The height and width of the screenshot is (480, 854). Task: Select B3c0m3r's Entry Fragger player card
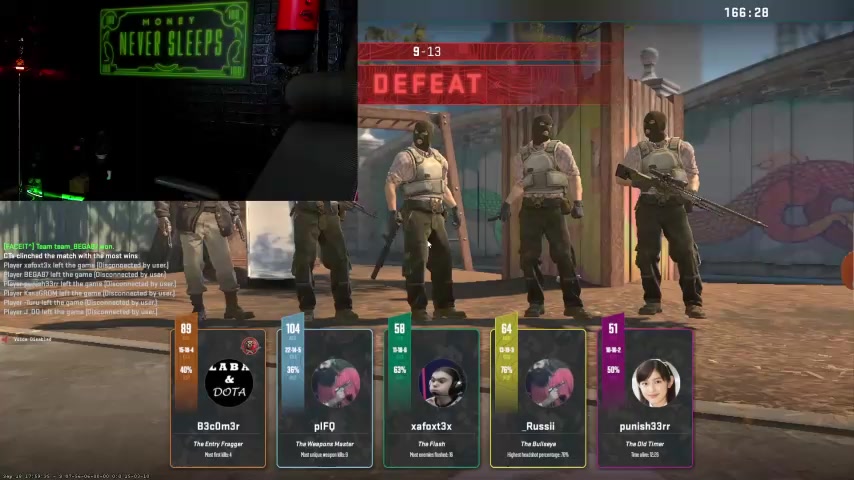(x=218, y=398)
